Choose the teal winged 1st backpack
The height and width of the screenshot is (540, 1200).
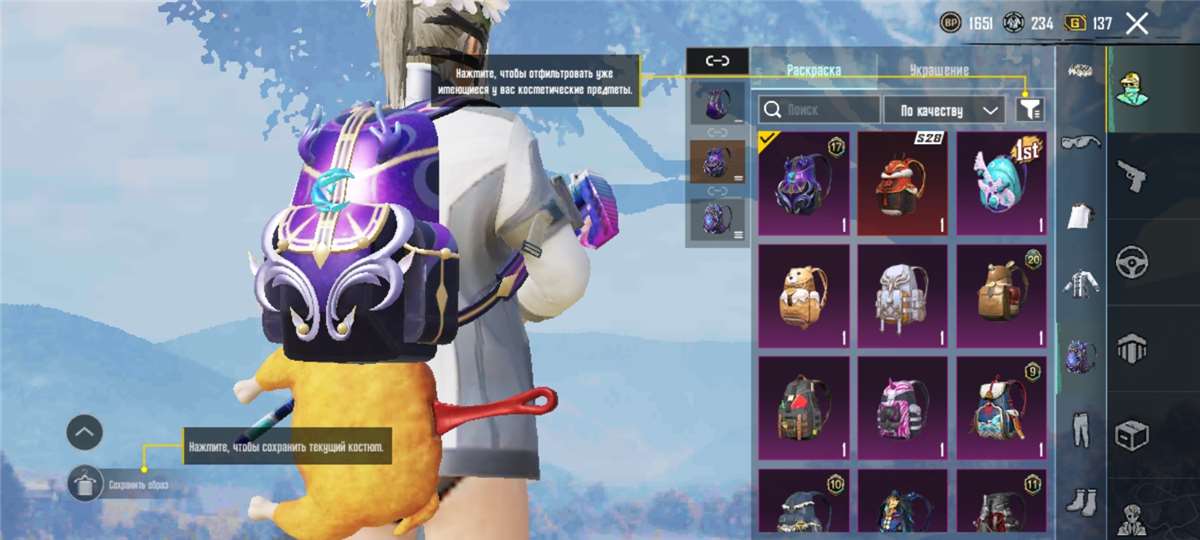point(1001,183)
